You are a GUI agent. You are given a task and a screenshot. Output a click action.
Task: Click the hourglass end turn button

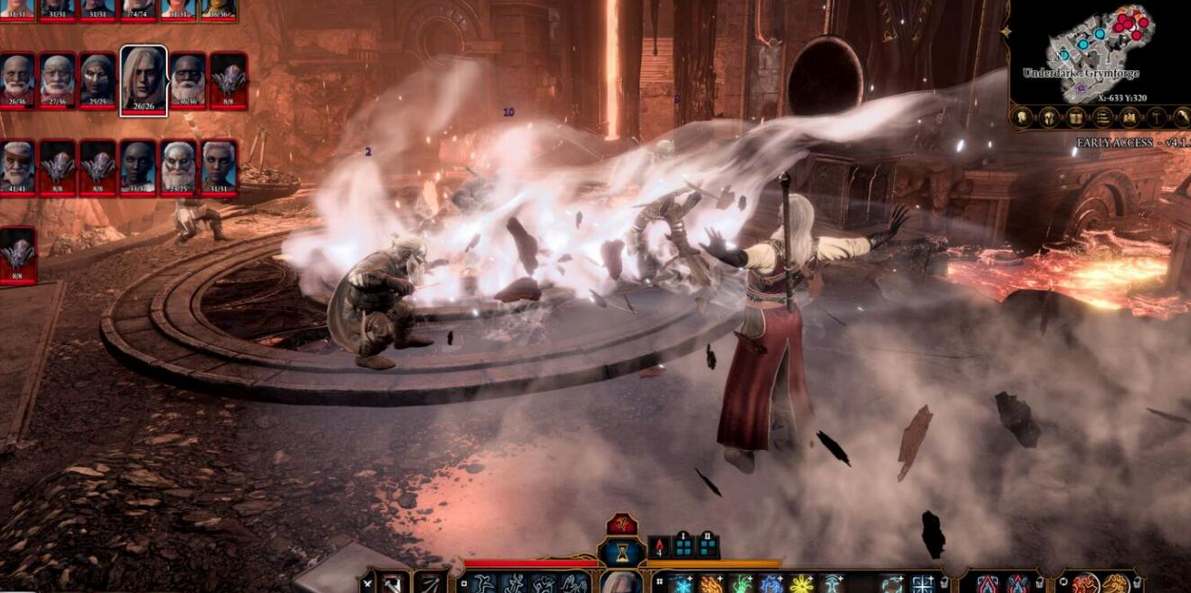coord(621,553)
